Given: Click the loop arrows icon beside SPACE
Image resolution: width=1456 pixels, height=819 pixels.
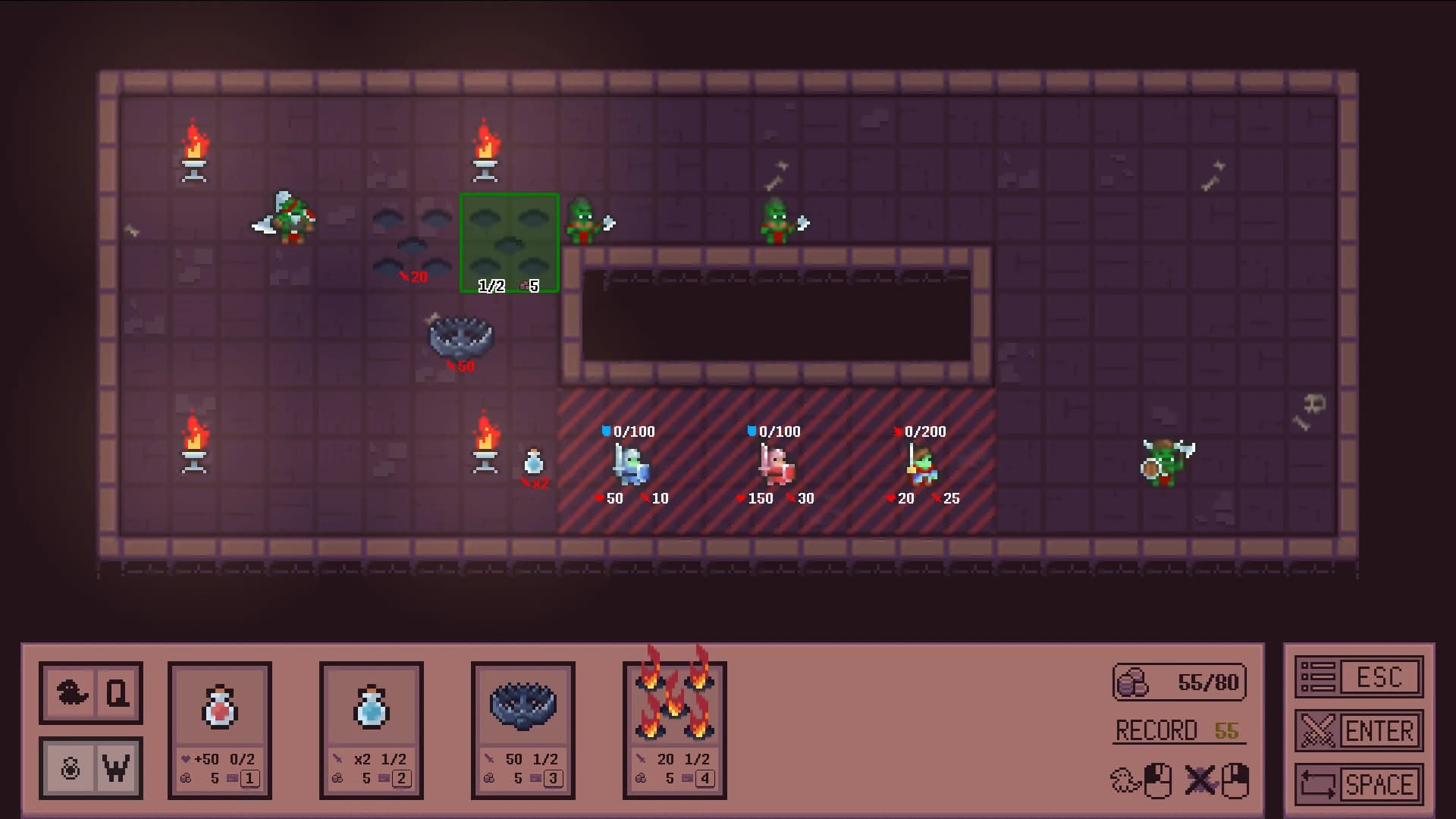Looking at the screenshot, I should point(1317,783).
